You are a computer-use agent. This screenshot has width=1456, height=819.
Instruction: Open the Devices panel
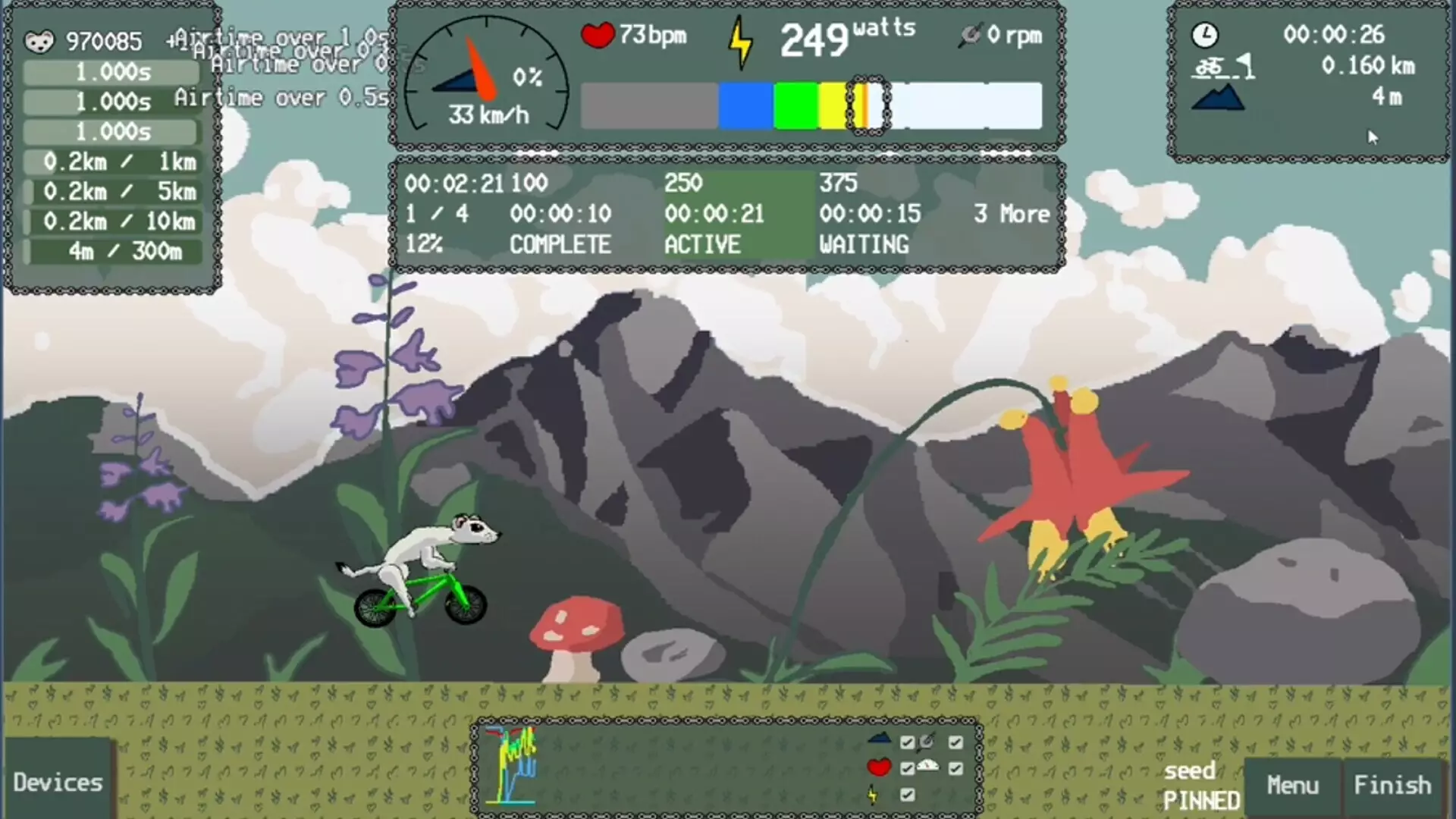pos(57,782)
